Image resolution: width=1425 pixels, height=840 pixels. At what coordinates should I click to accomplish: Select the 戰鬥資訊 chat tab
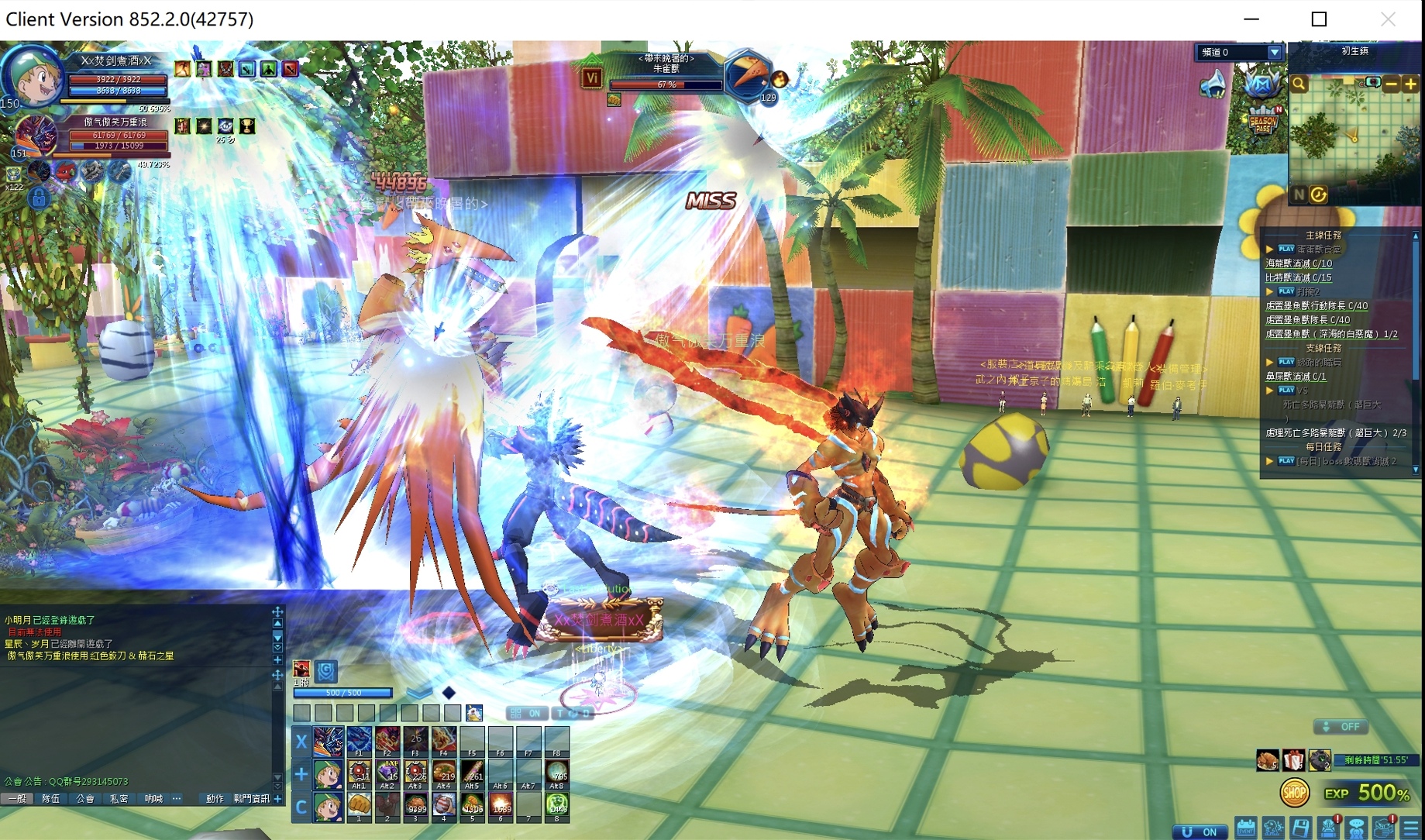251,798
